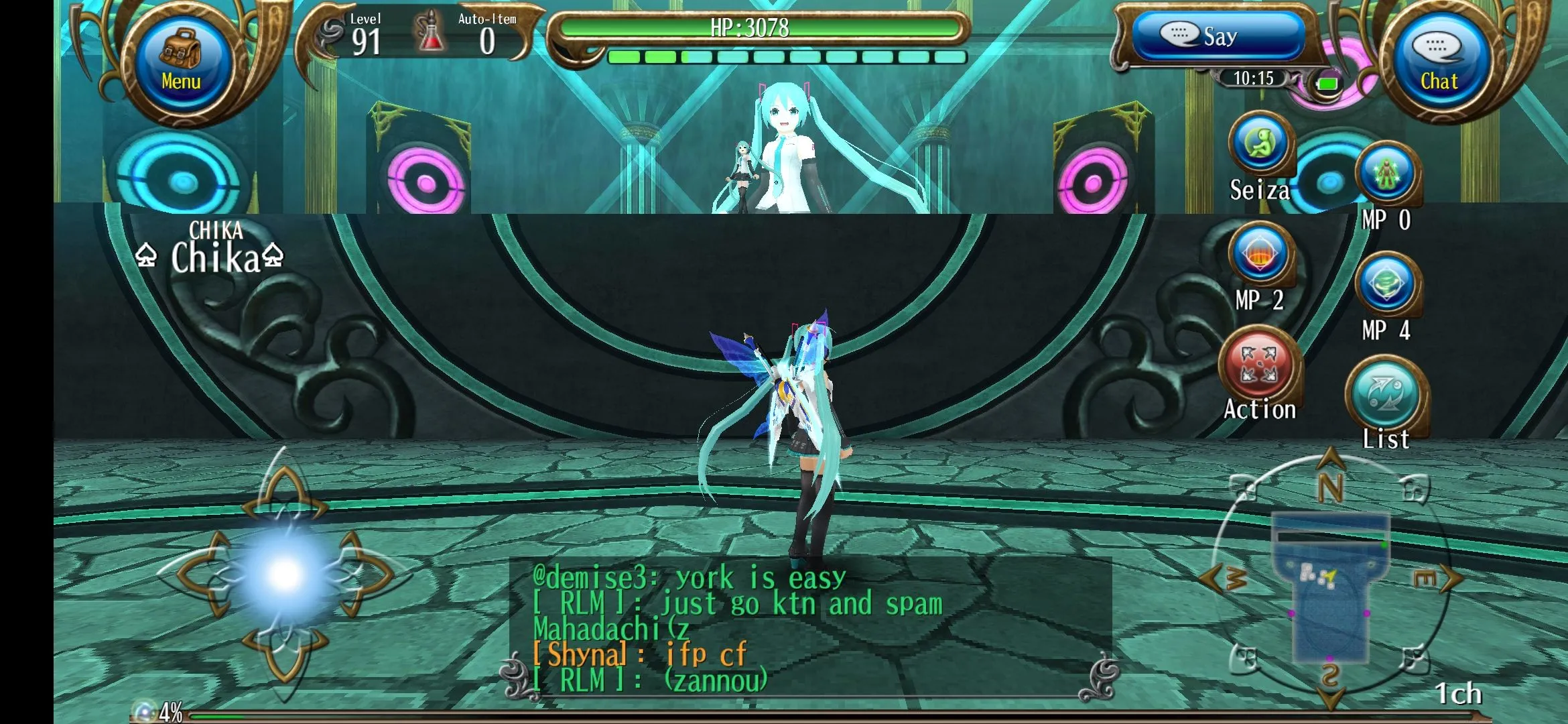Click the minimap in the compass
This screenshot has width=1568, height=724.
tap(1330, 585)
